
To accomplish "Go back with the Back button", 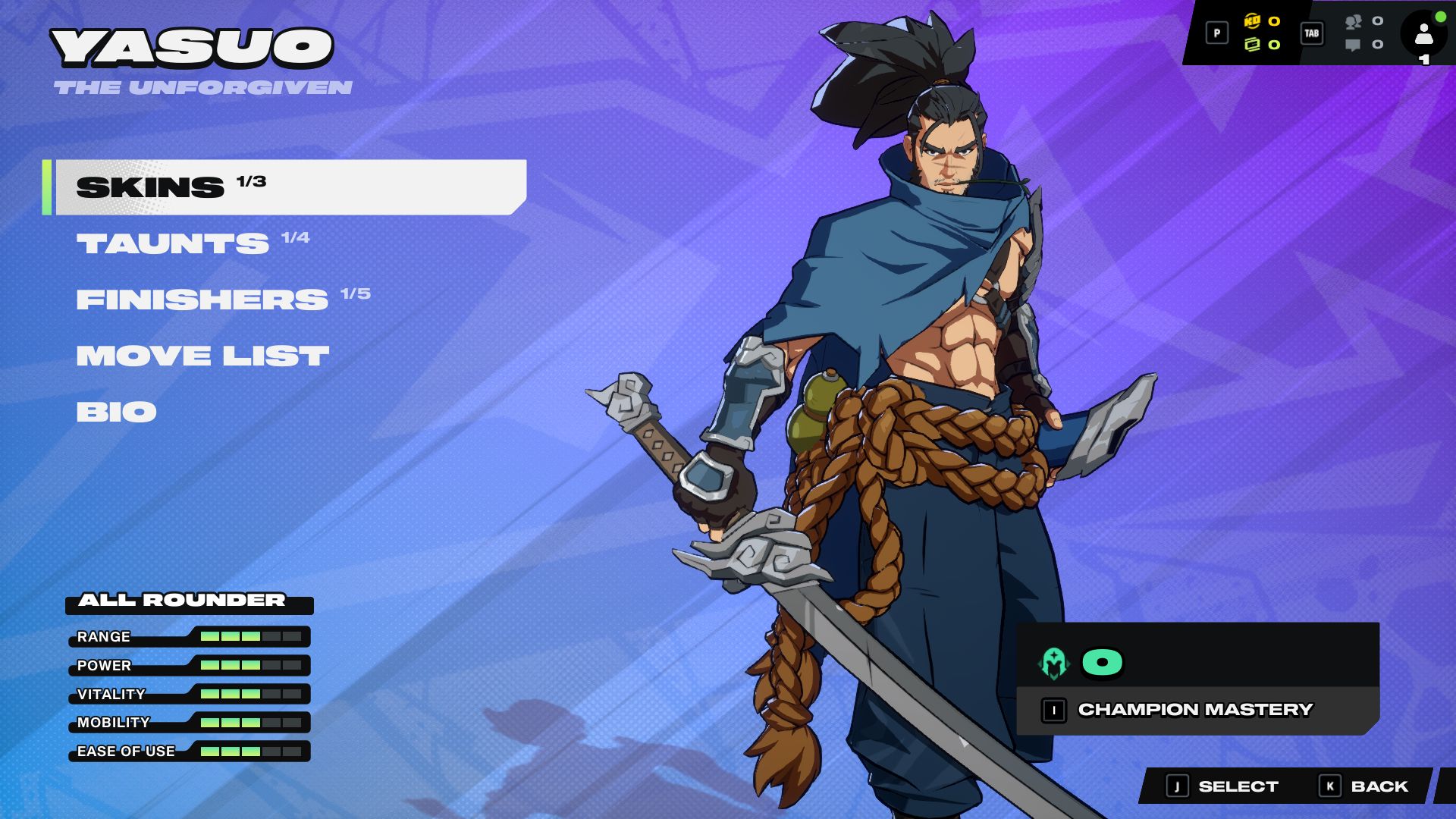I will pos(1363,786).
